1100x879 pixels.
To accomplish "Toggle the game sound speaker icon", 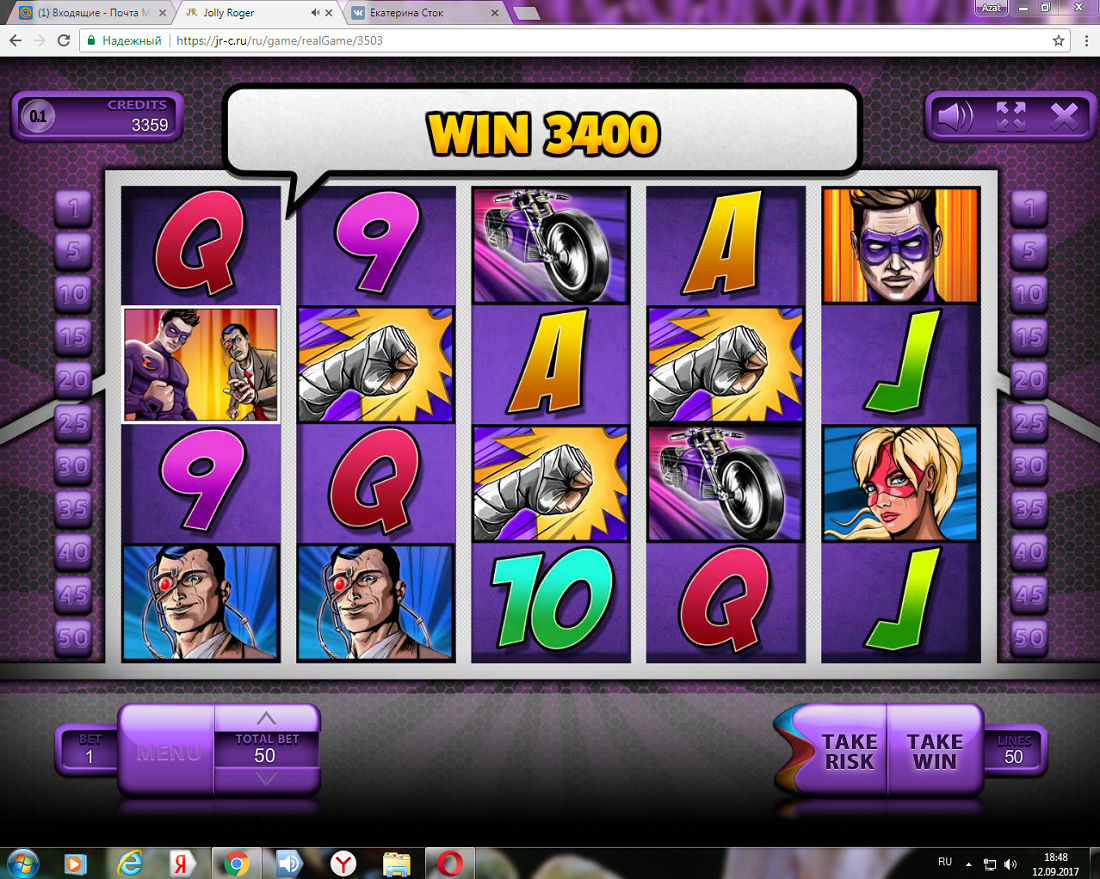I will [x=954, y=117].
